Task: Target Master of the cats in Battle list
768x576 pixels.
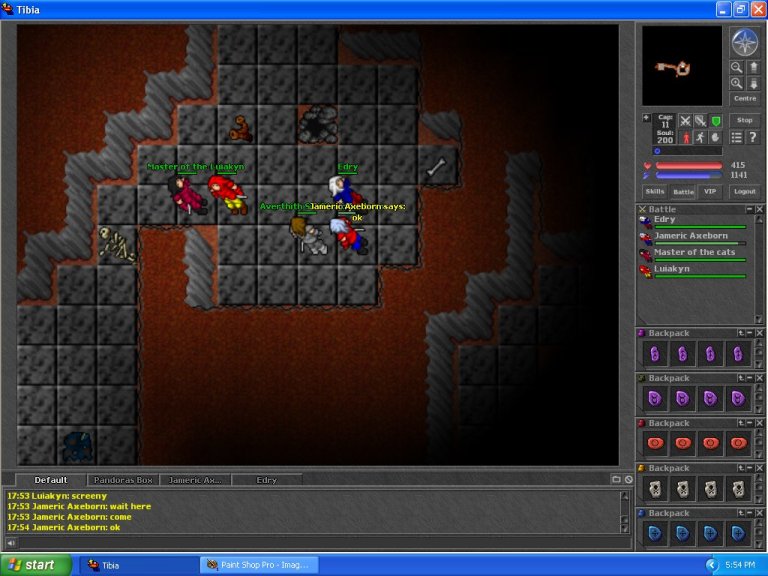Action: 694,252
